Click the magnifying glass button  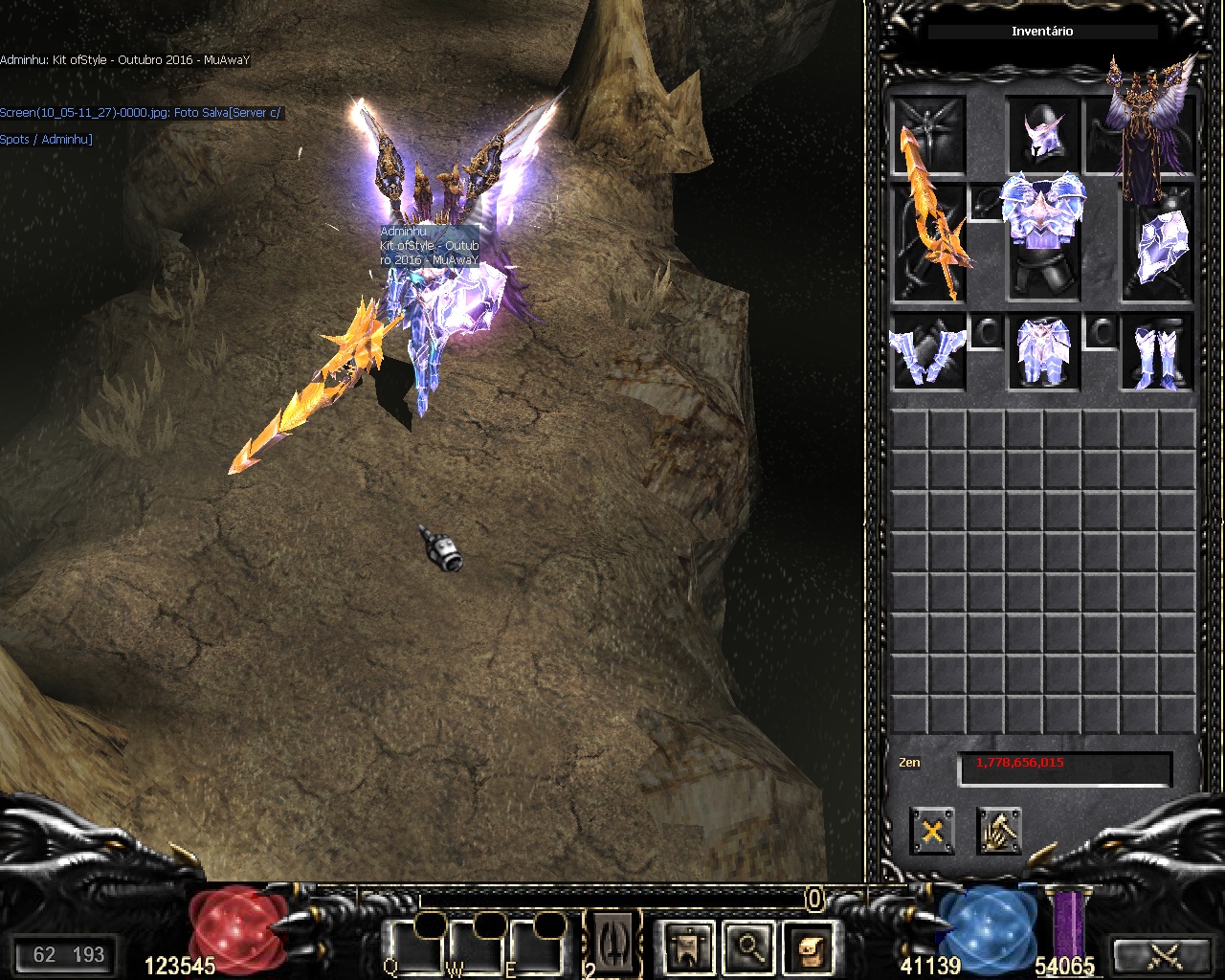(x=749, y=947)
